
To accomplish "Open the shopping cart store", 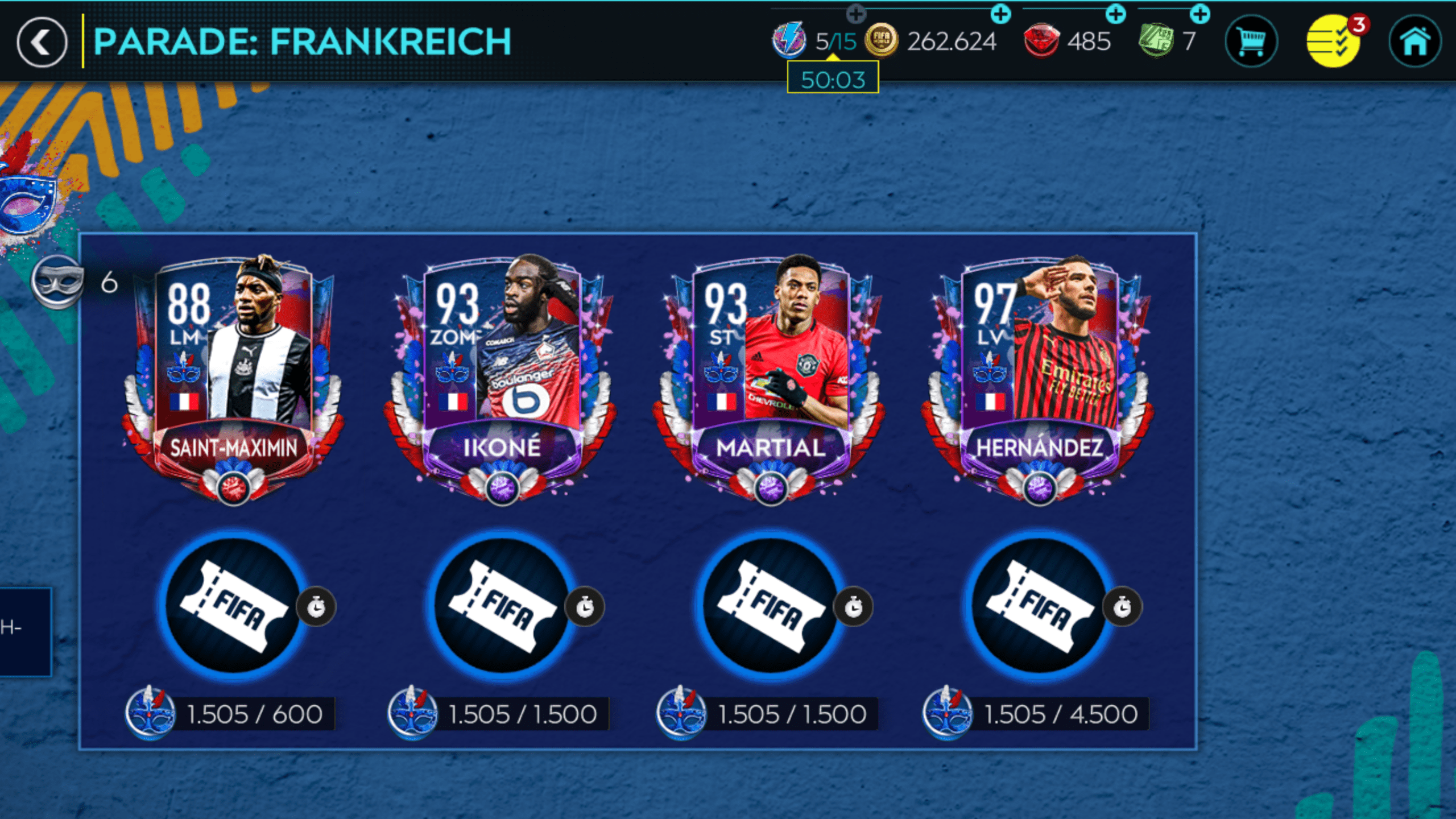I will coord(1251,42).
